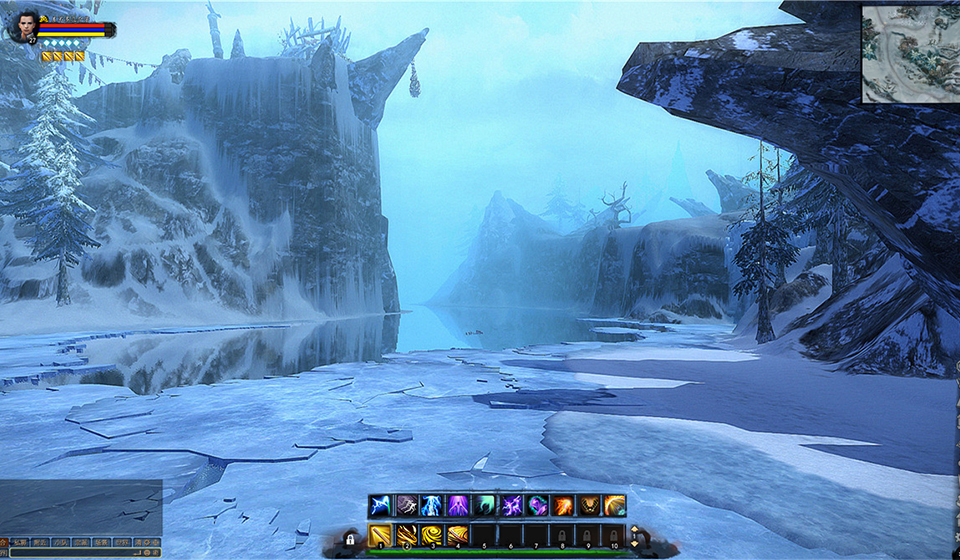Open the minimap
This screenshot has width=960, height=560.
[x=910, y=54]
